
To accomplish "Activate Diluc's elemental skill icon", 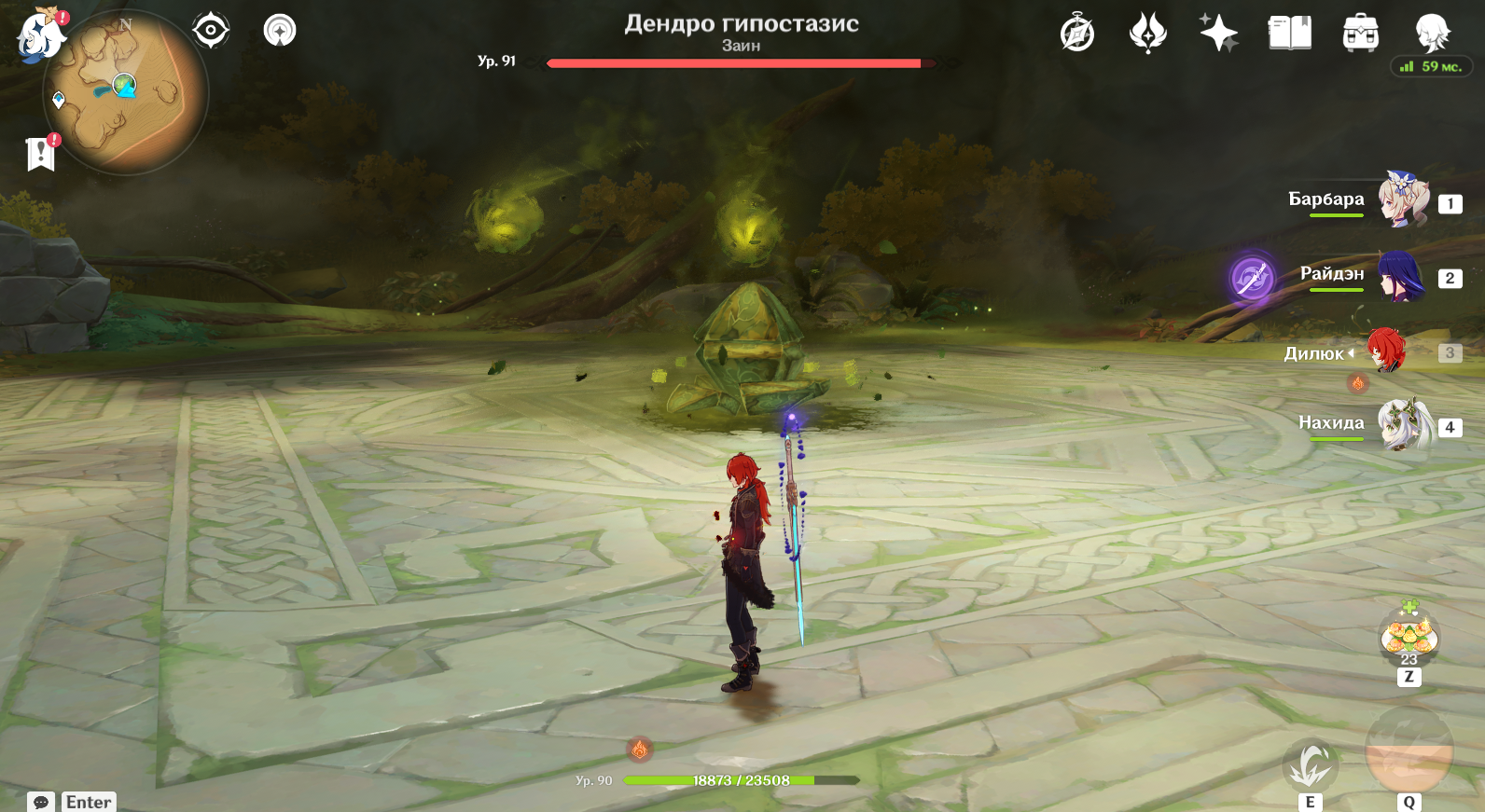I will point(1311,766).
